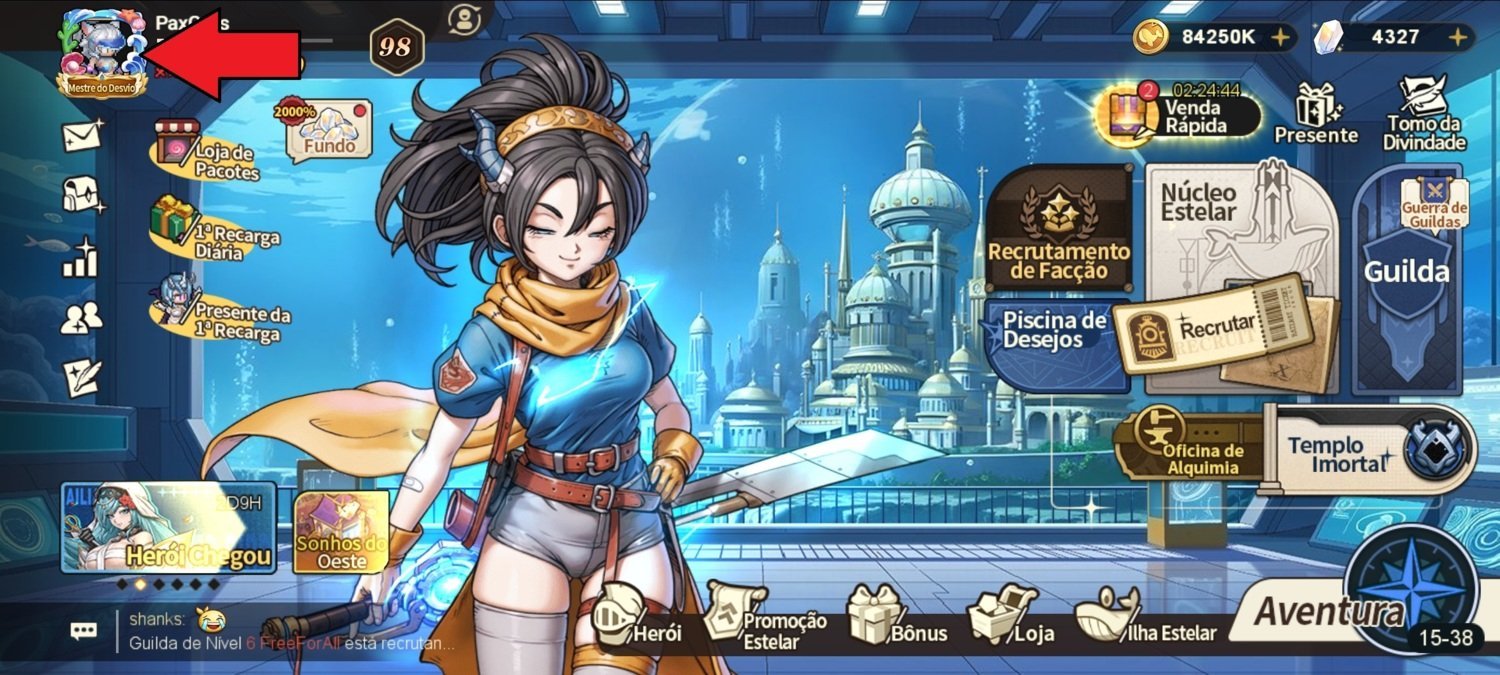This screenshot has height=675, width=1500.
Task: Open the Presente gift menu
Action: tap(1315, 114)
